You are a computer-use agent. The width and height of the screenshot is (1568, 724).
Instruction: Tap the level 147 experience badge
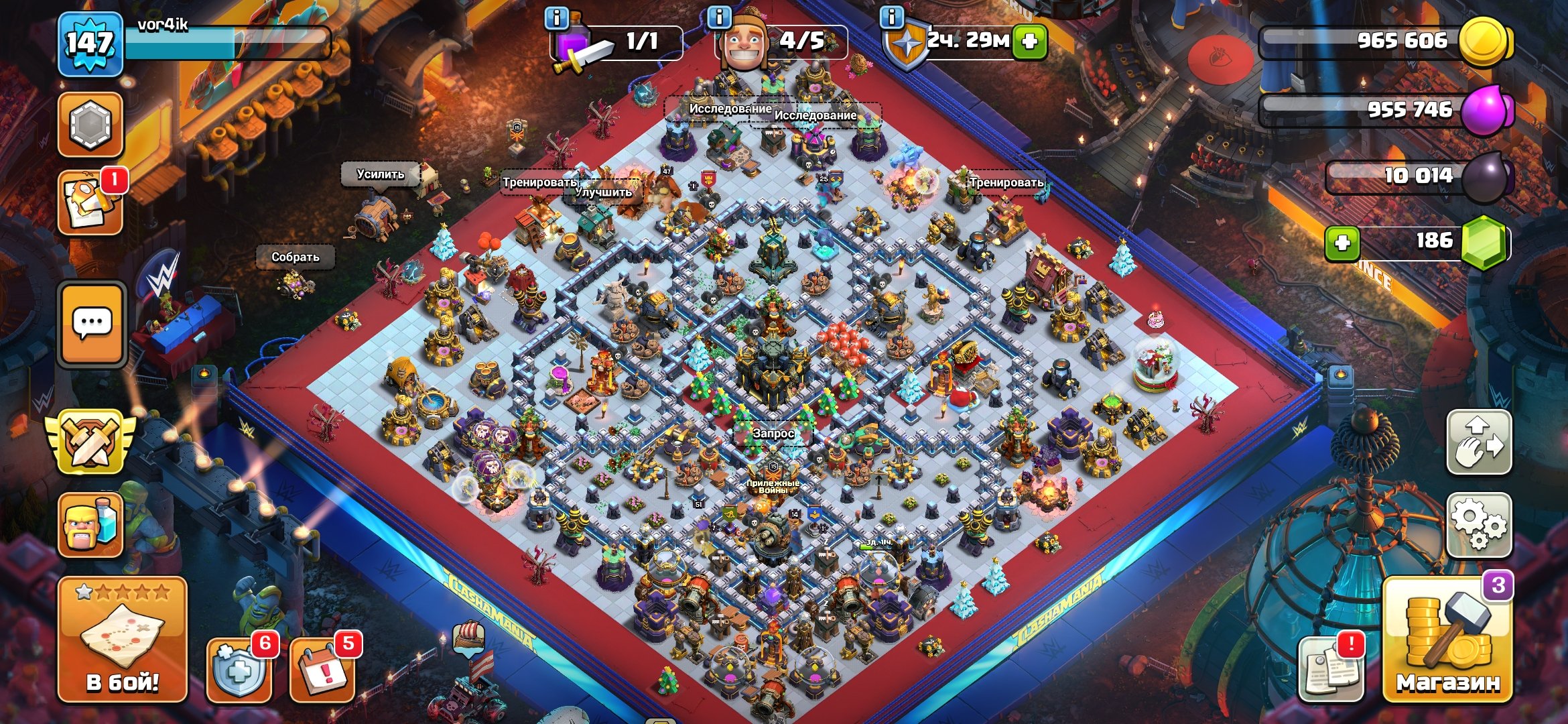coord(90,44)
